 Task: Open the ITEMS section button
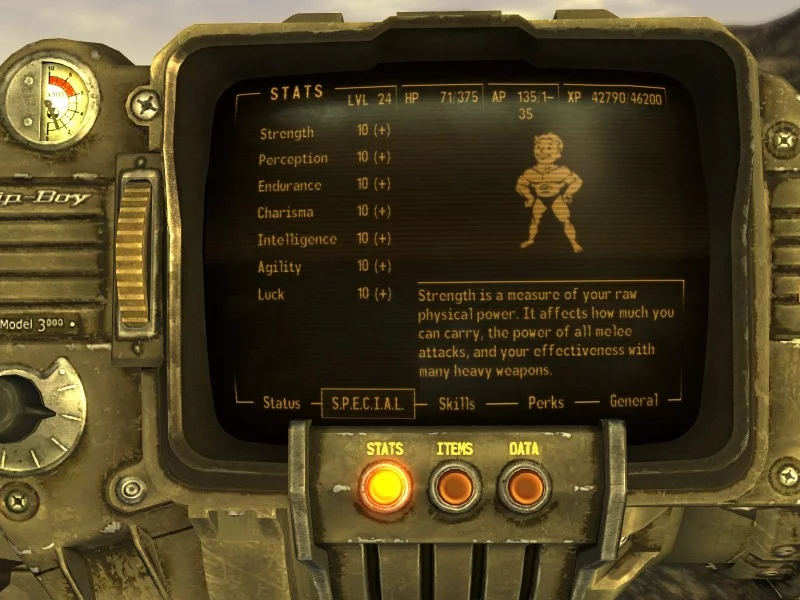[x=455, y=486]
